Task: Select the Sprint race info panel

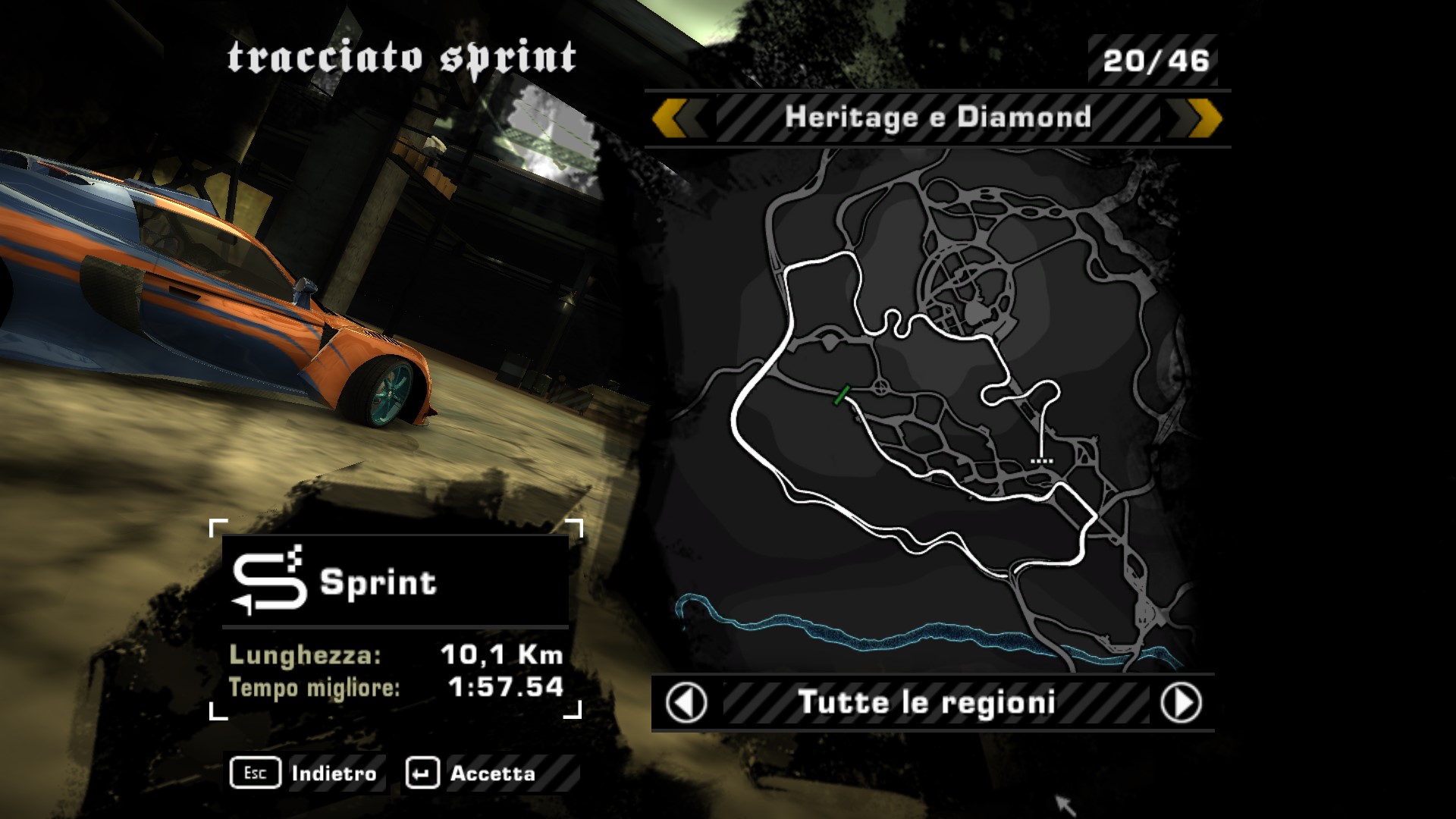Action: click(395, 620)
